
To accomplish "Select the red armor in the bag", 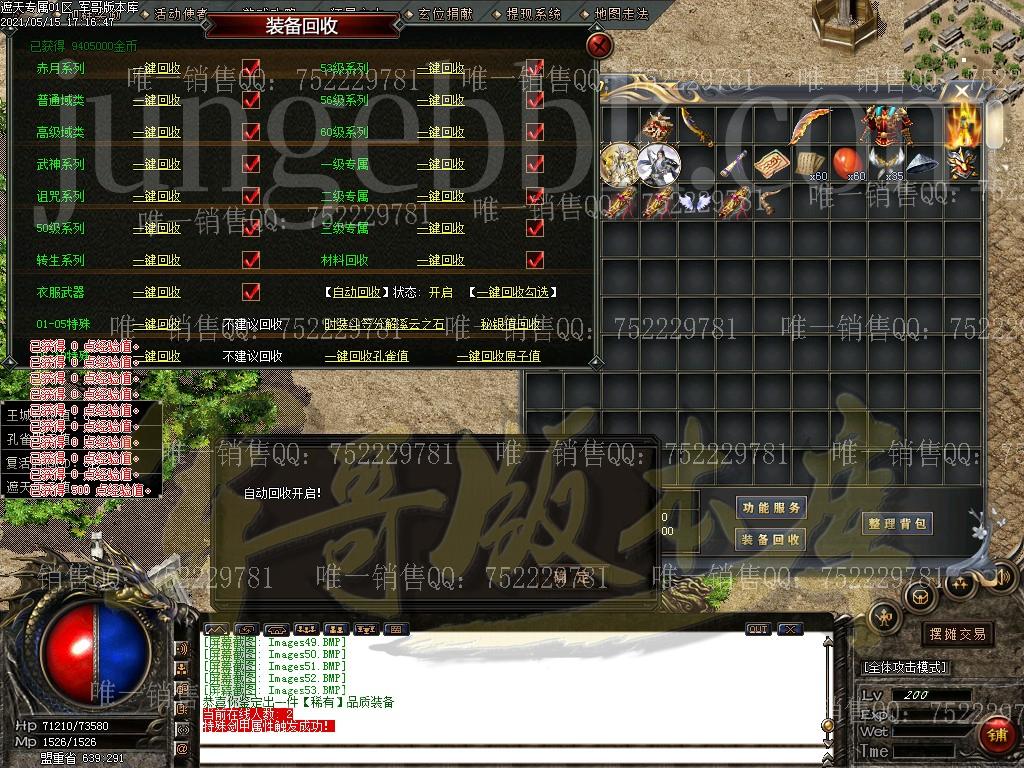I will click(883, 124).
